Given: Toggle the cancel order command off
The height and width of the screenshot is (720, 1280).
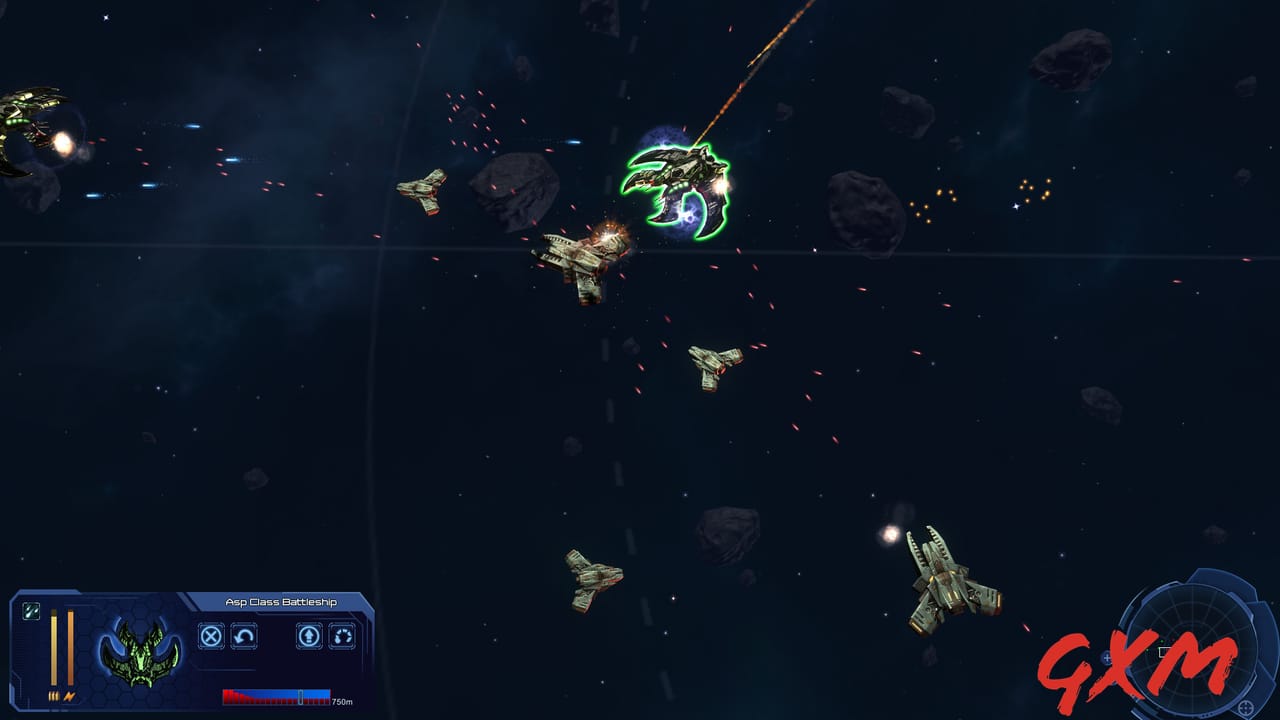Looking at the screenshot, I should click(x=210, y=637).
